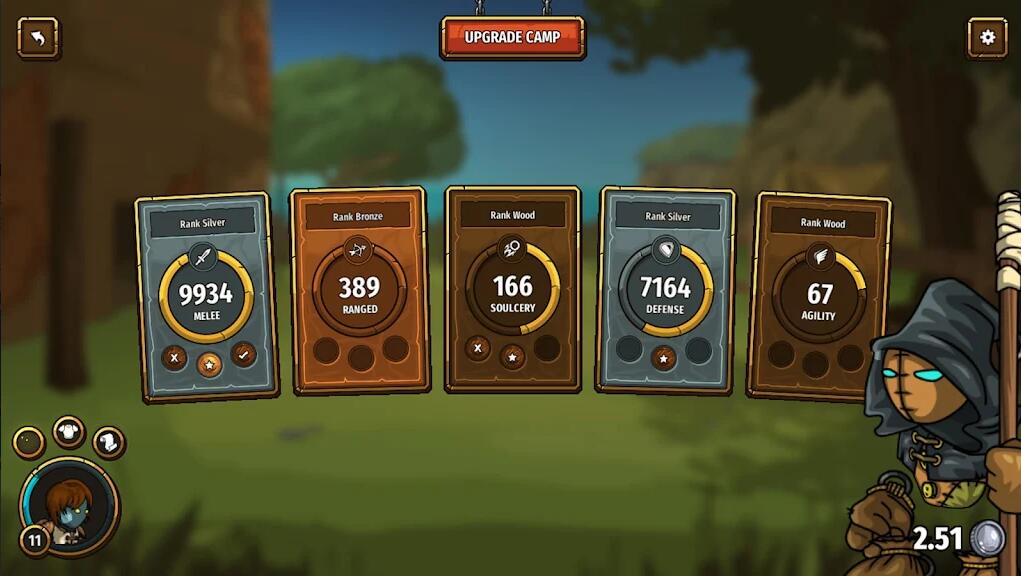
Task: Choose the Ranged skill card
Action: pyautogui.click(x=359, y=290)
